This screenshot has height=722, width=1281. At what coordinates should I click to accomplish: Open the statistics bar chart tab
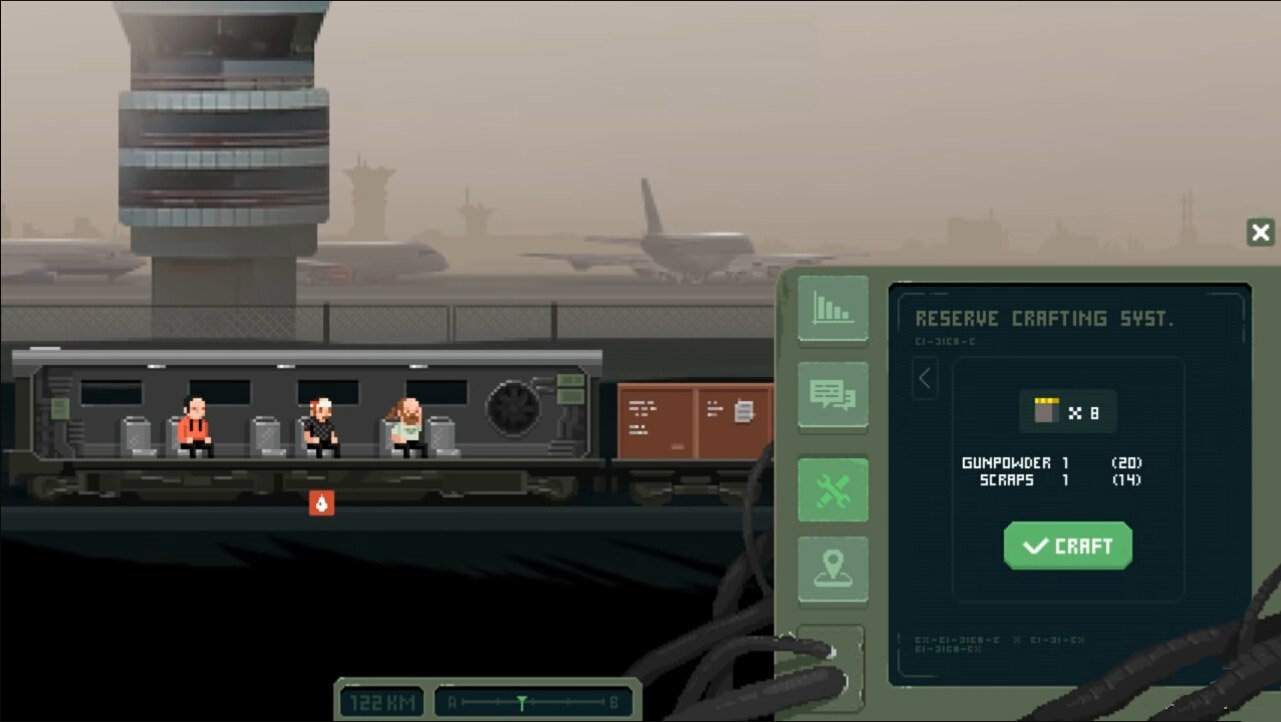point(833,309)
